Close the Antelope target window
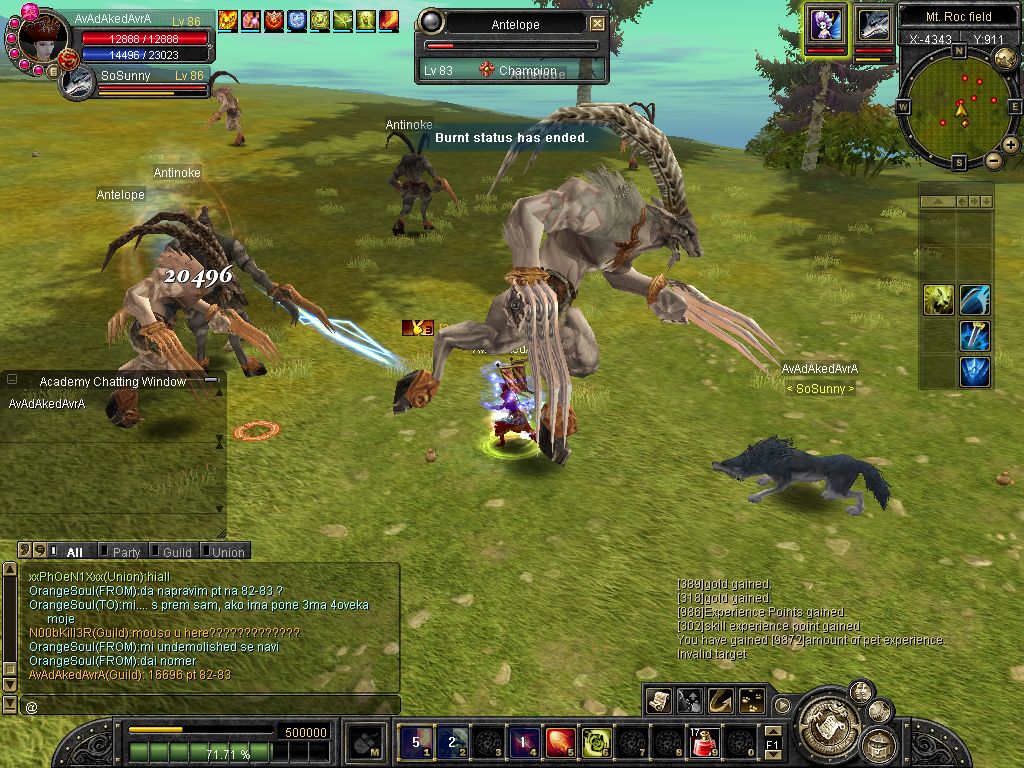The width and height of the screenshot is (1024, 768). (x=597, y=23)
